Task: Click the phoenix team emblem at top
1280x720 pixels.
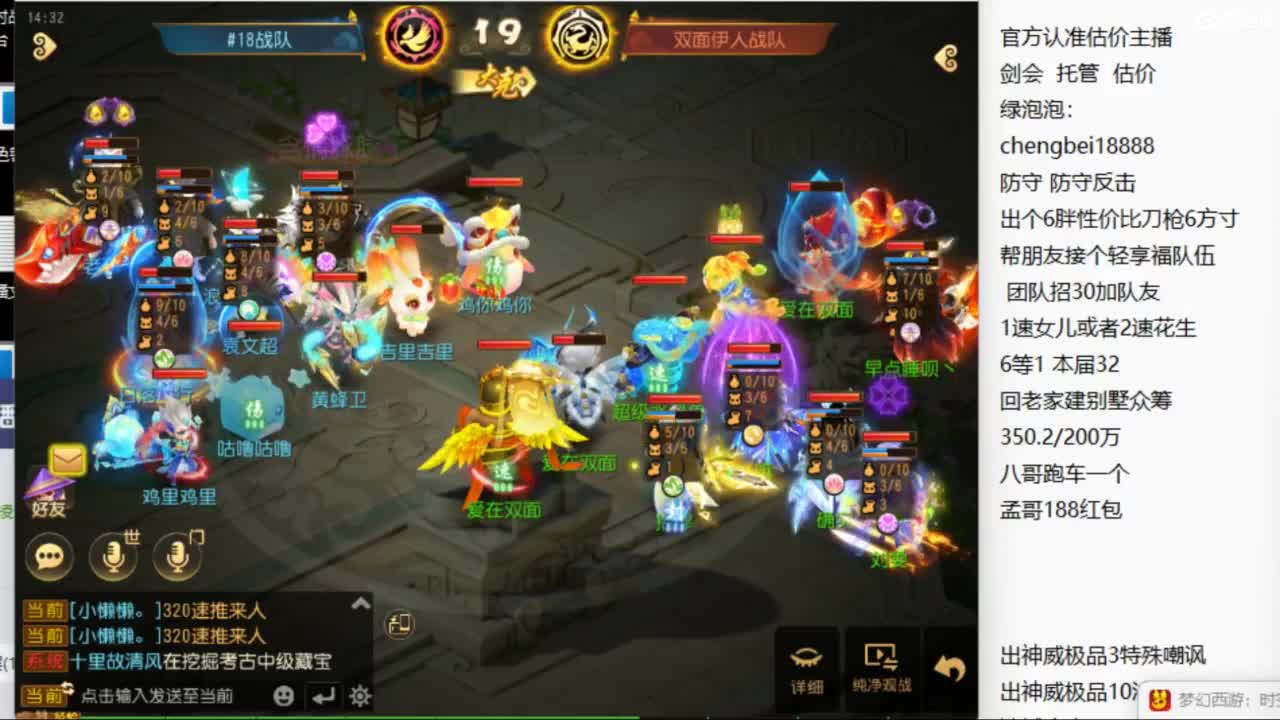Action: point(414,36)
